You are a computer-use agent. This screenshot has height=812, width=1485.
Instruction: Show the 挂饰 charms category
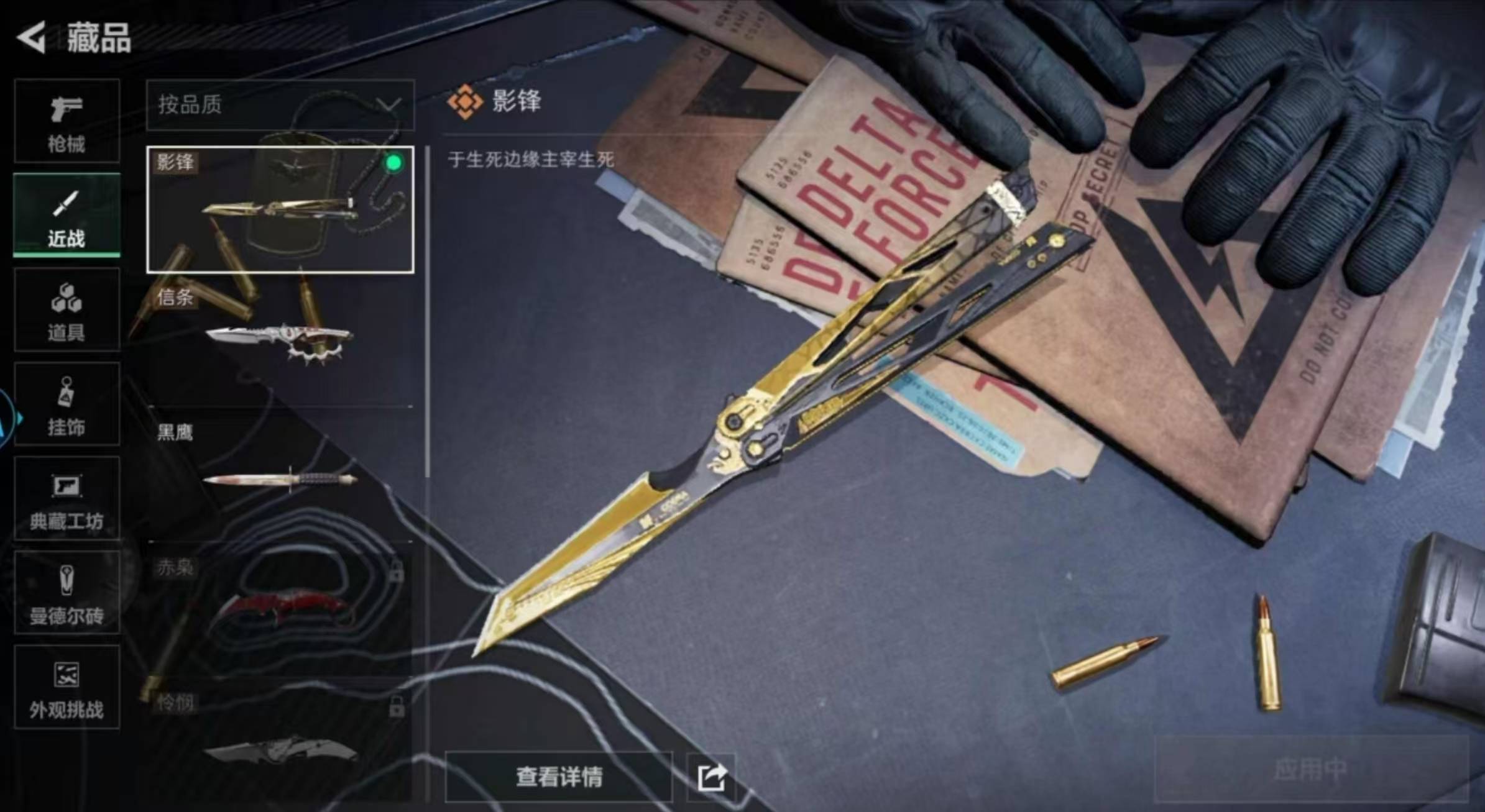click(67, 405)
